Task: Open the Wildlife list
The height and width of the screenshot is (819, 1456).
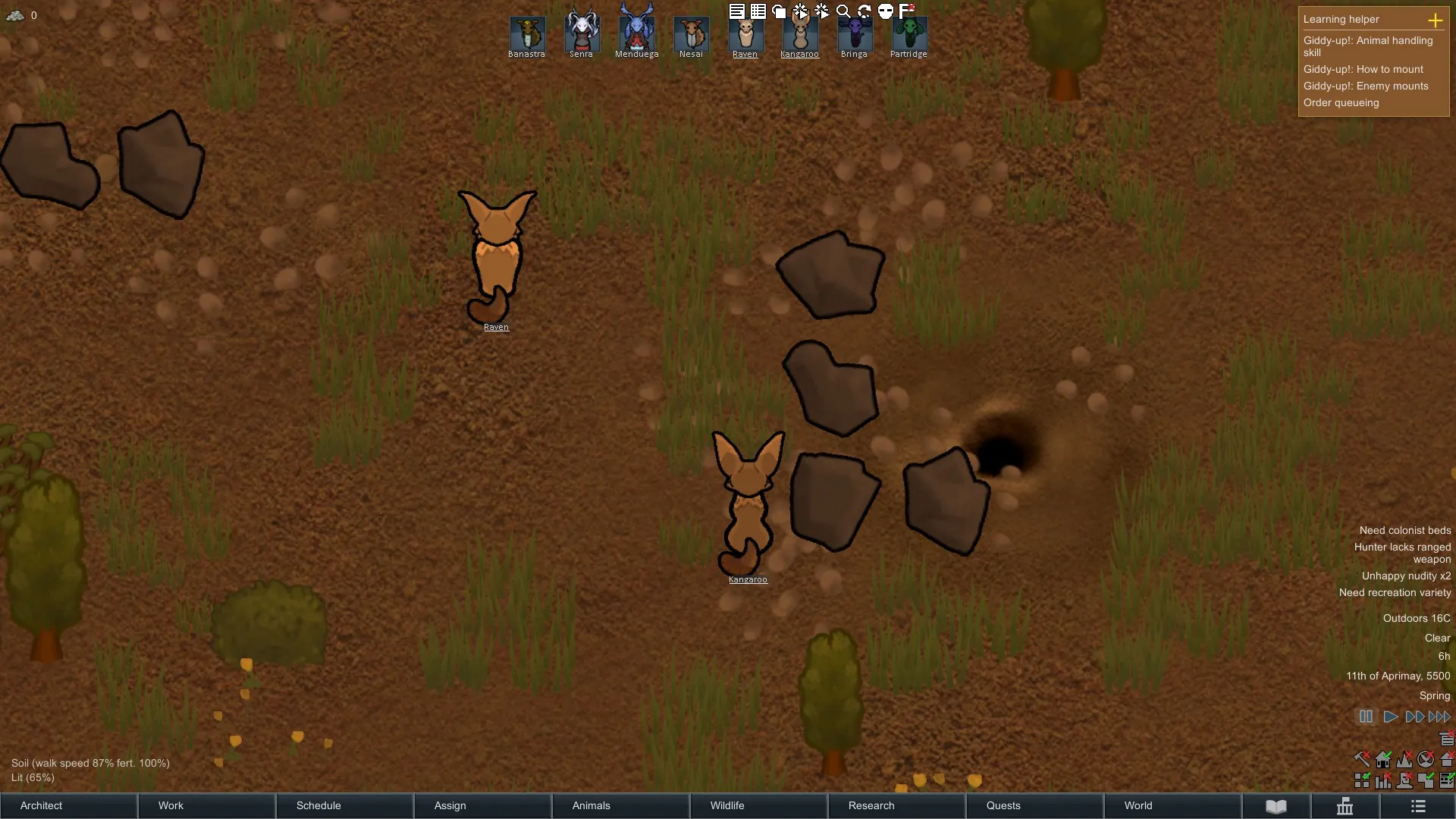Action: click(x=758, y=805)
